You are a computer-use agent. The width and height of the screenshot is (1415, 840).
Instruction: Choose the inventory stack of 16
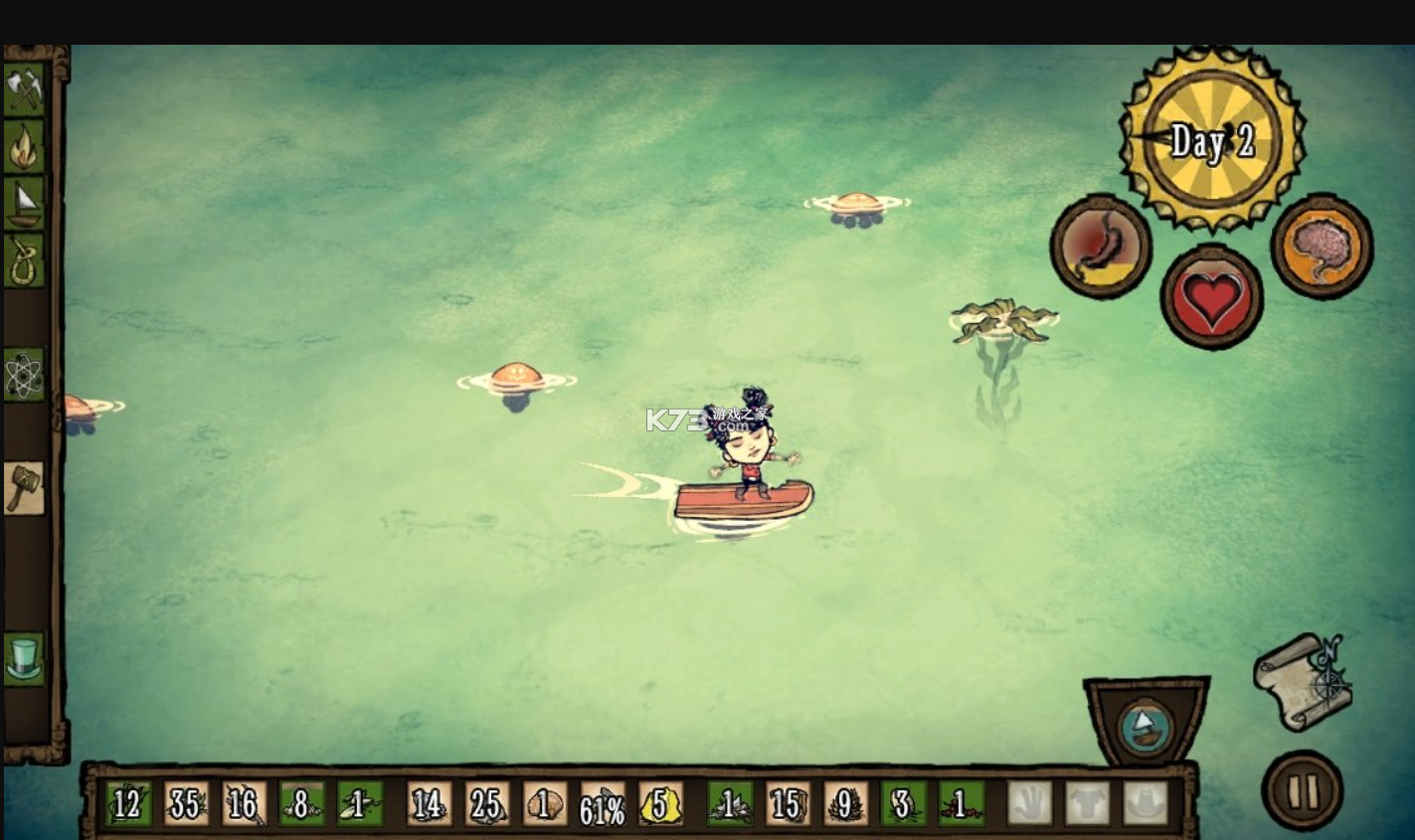(245, 803)
